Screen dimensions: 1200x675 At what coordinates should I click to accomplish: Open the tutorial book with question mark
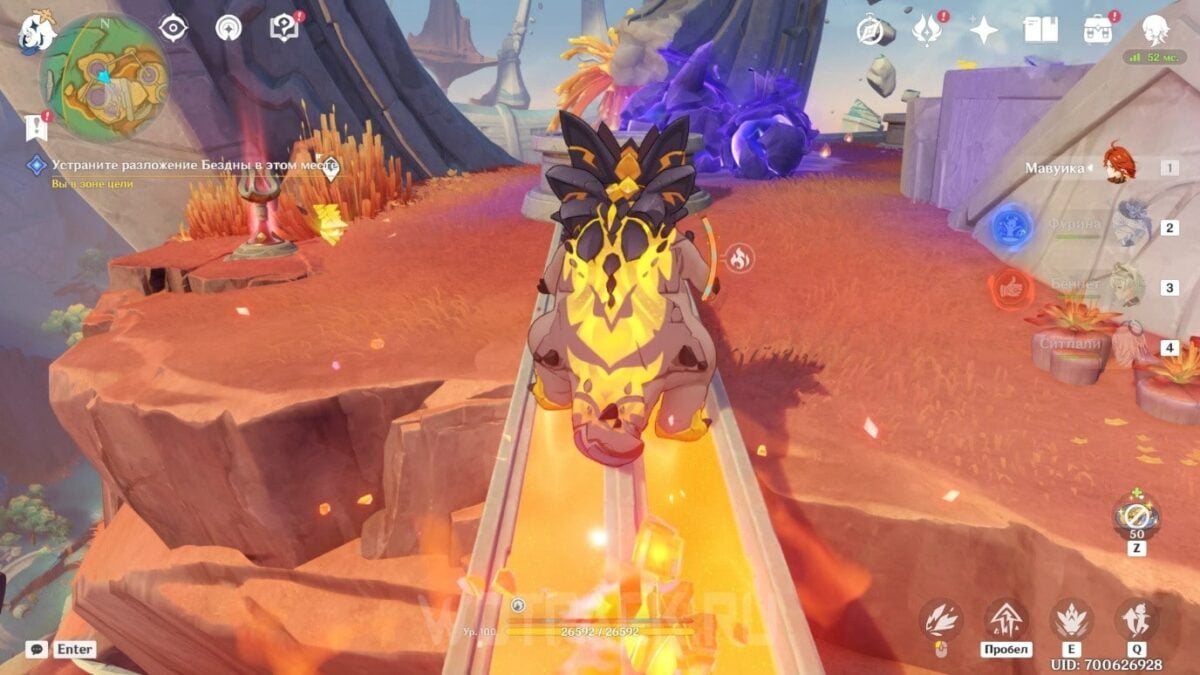285,28
